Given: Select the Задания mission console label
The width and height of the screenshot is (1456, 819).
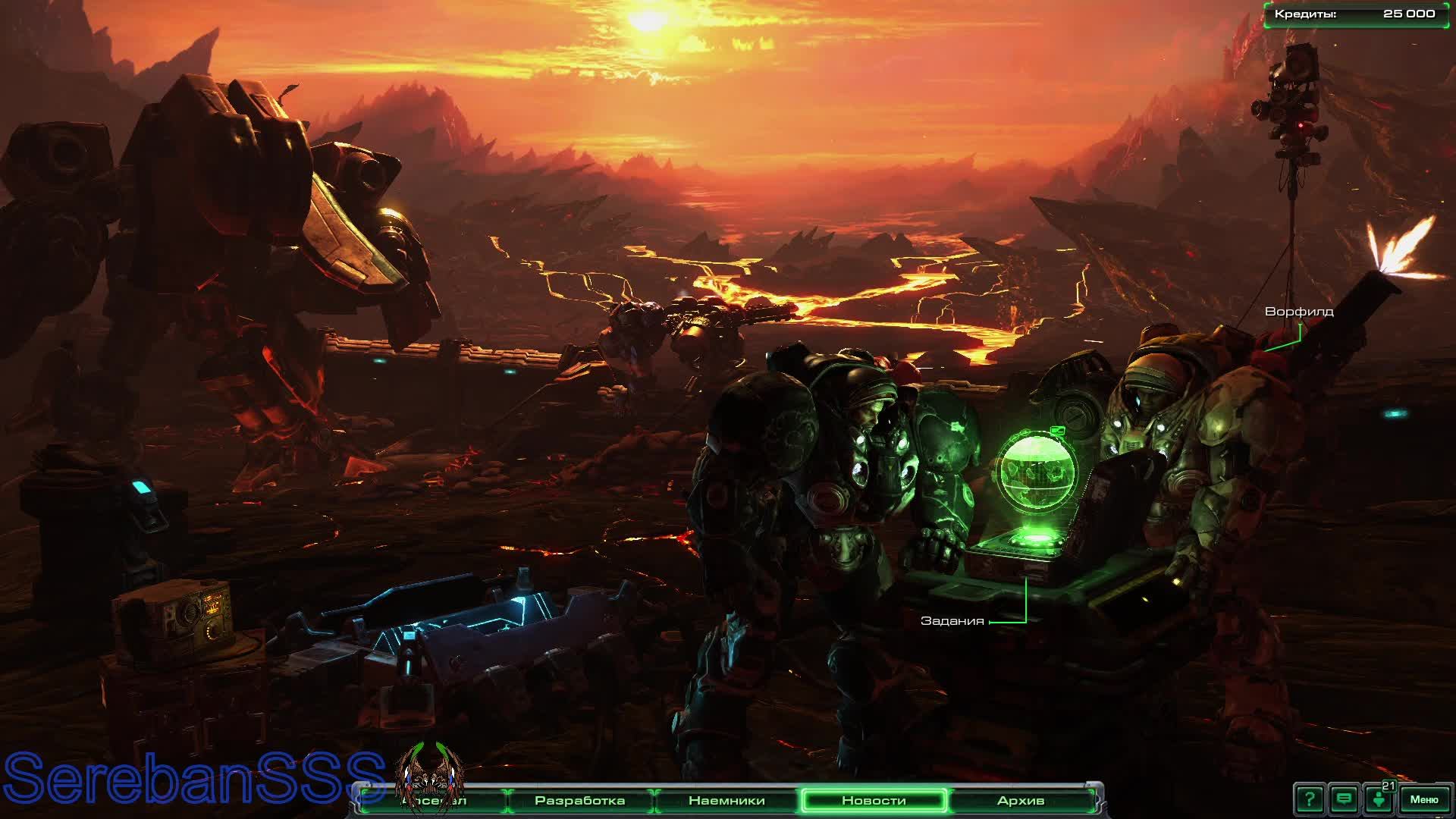Looking at the screenshot, I should (952, 621).
